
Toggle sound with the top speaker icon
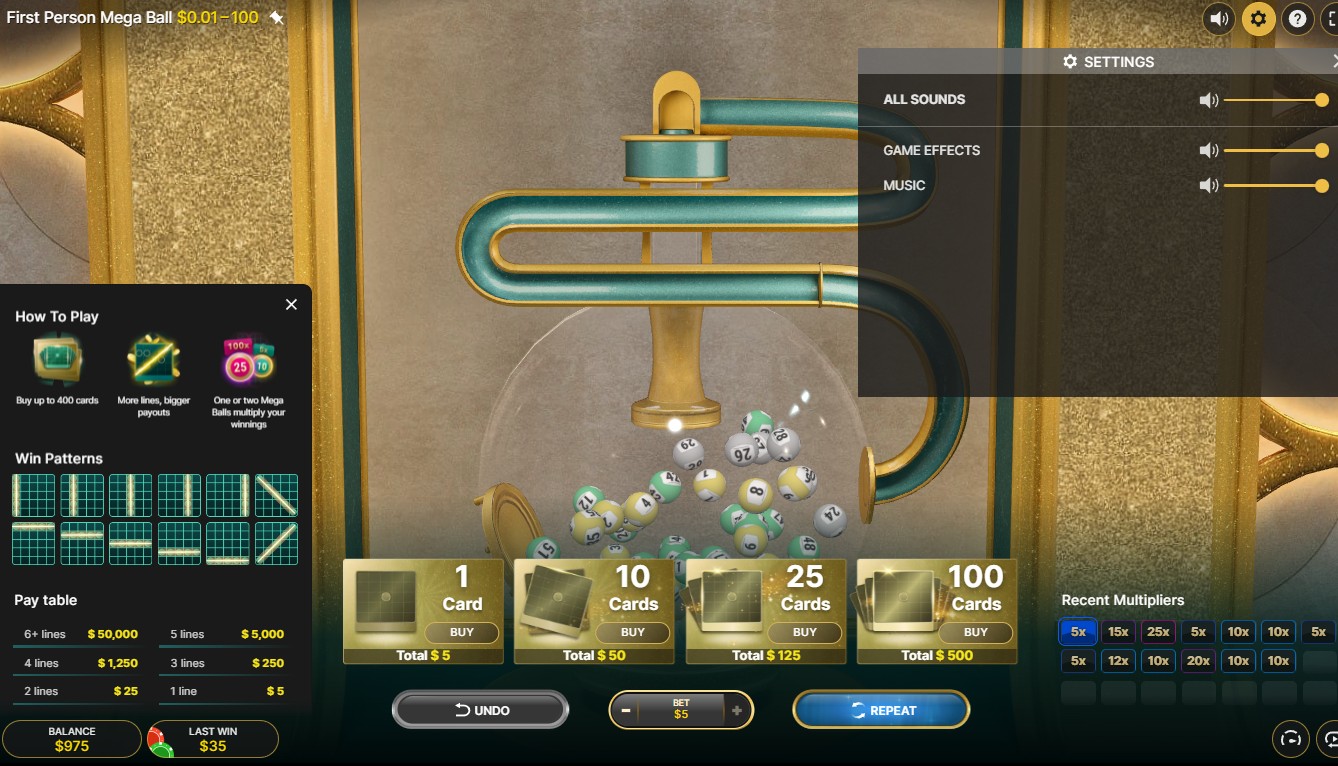tap(1218, 18)
